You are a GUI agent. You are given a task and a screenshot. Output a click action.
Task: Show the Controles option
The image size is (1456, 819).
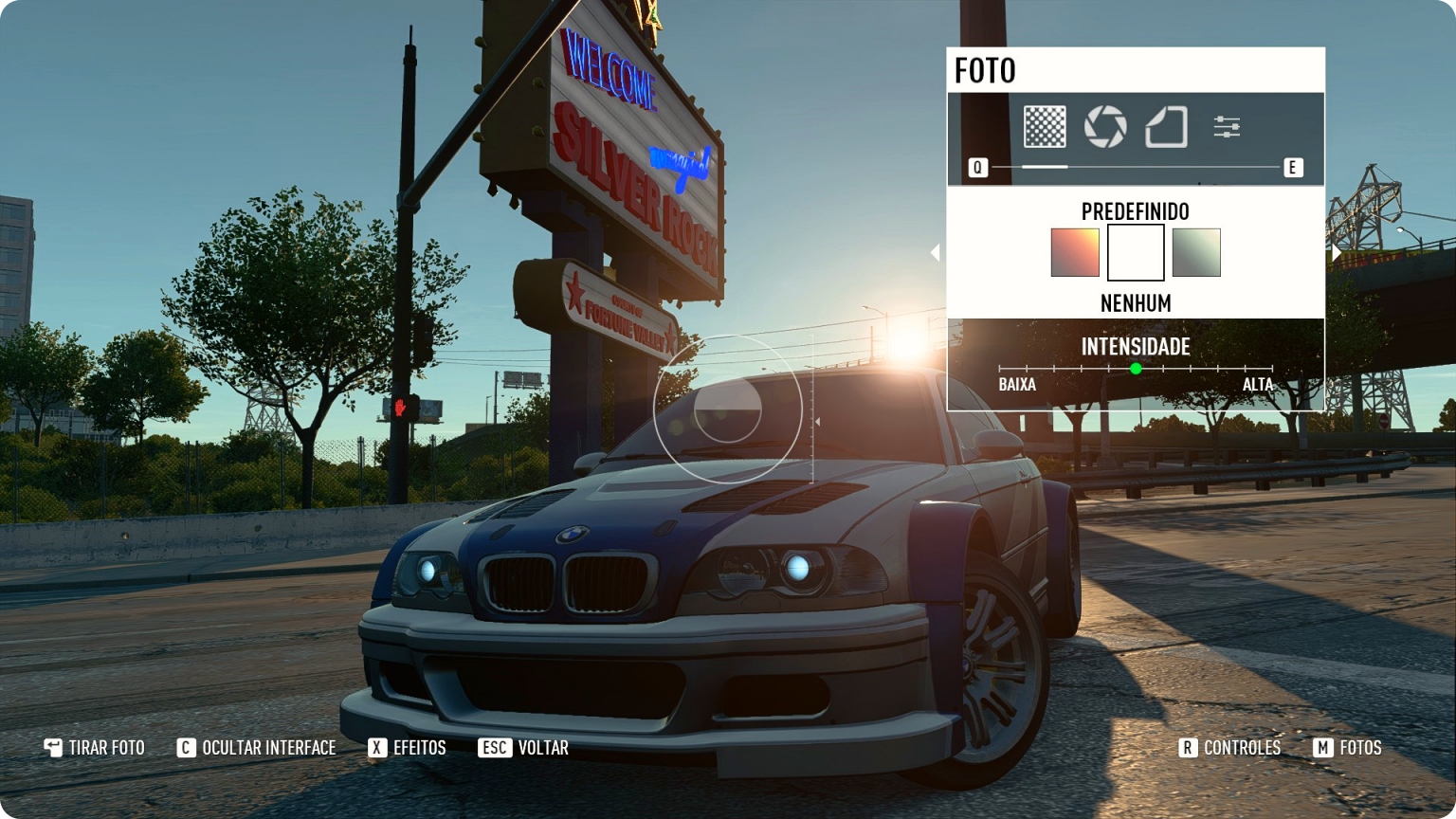click(x=1230, y=748)
